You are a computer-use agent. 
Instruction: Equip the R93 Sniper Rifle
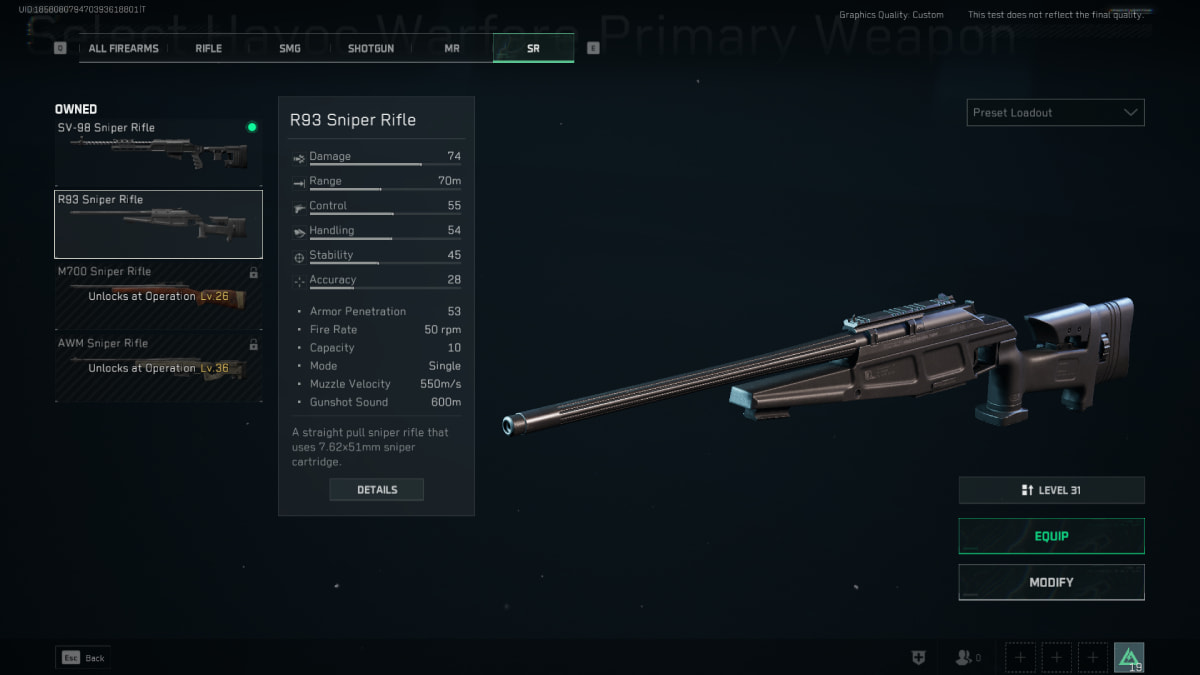pyautogui.click(x=1051, y=536)
